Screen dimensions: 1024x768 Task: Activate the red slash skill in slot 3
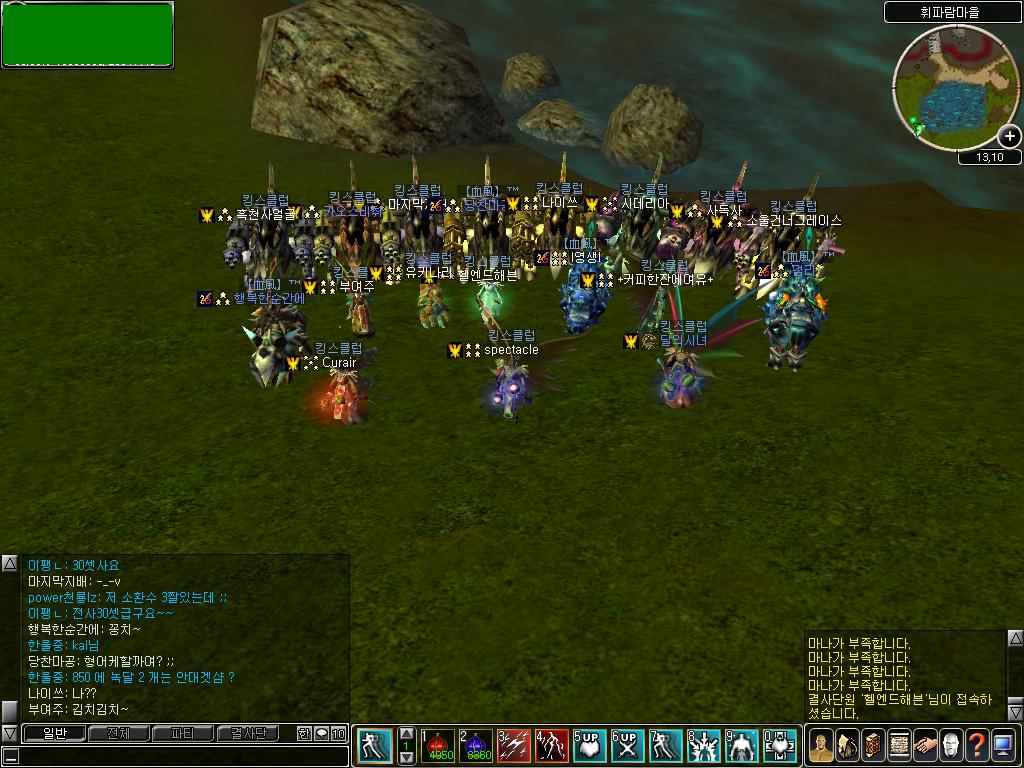coord(515,746)
